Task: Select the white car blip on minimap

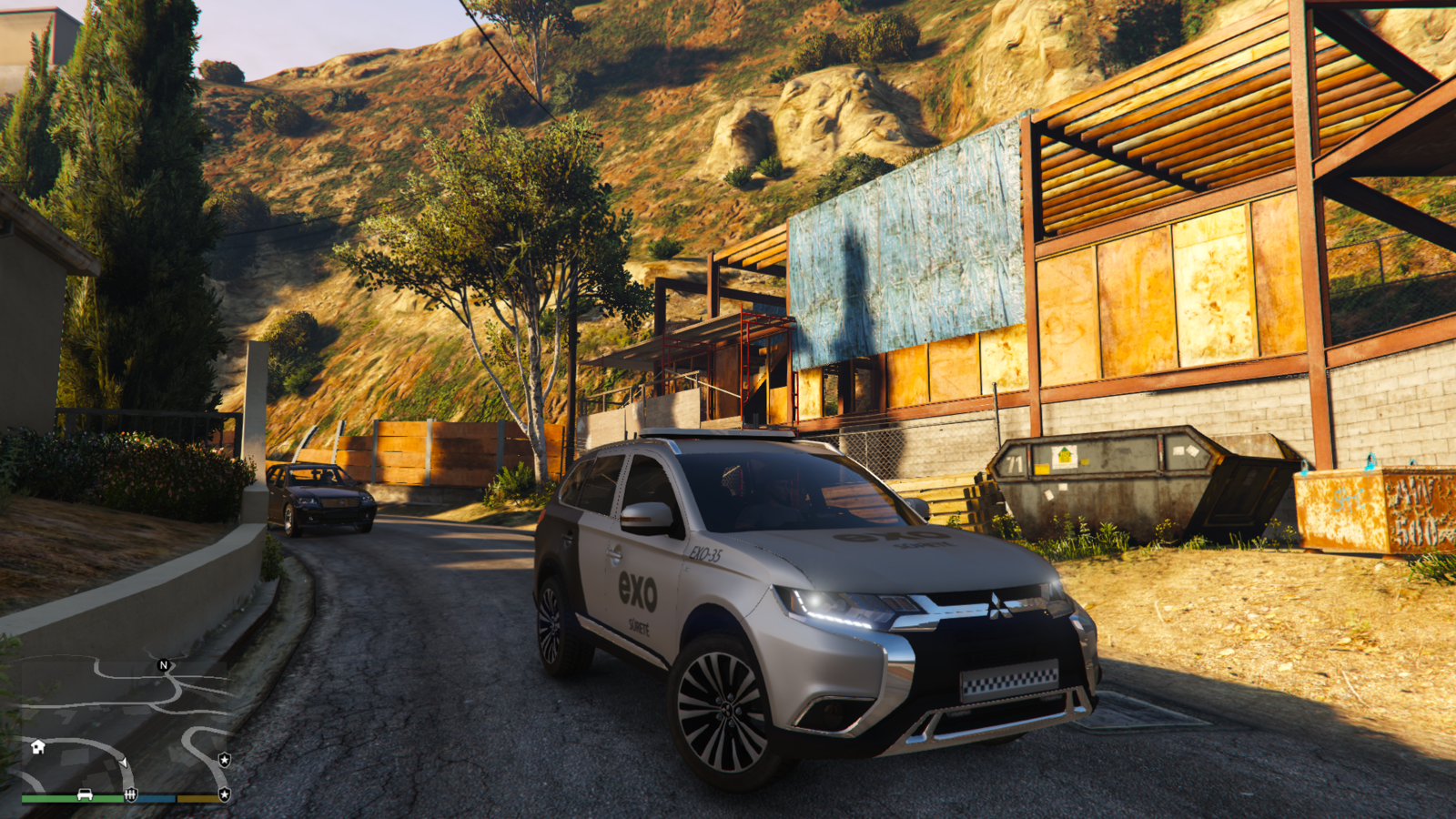Action: coord(85,794)
